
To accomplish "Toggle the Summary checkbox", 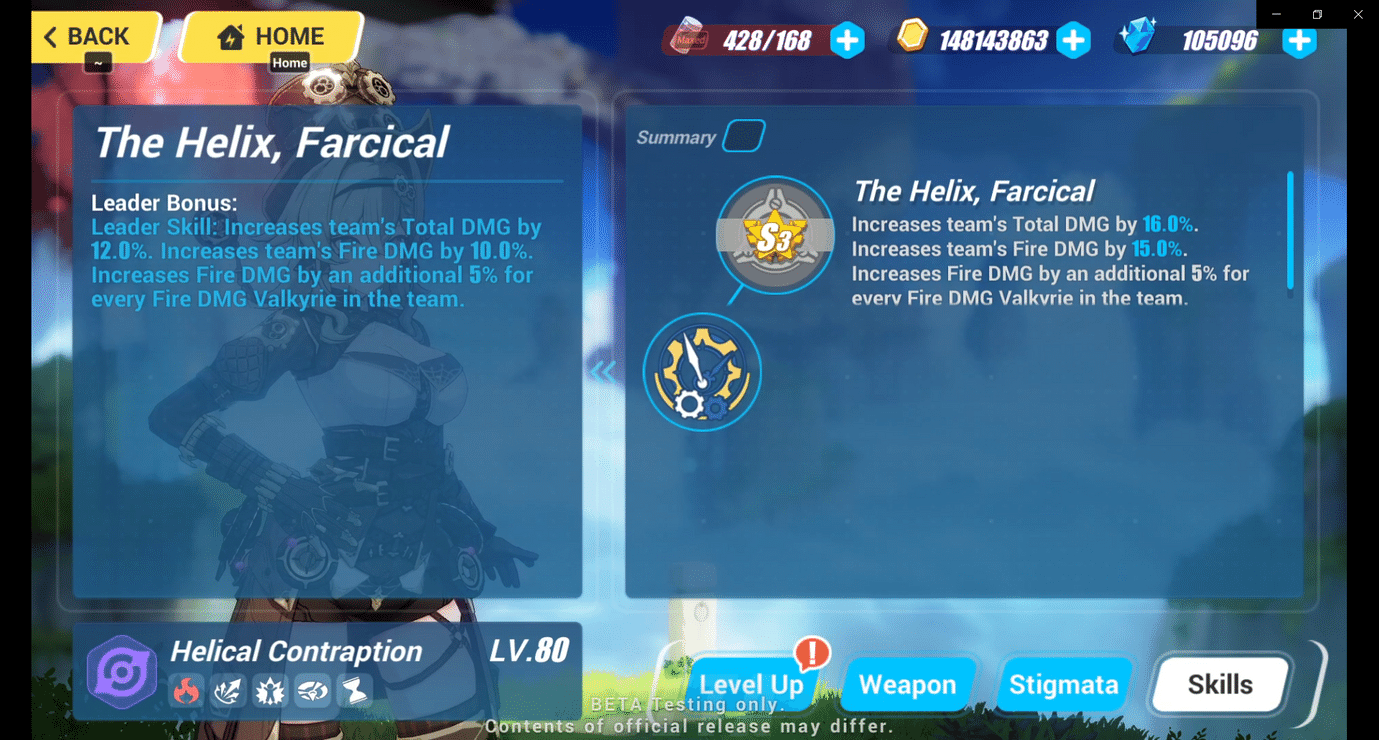I will [744, 135].
